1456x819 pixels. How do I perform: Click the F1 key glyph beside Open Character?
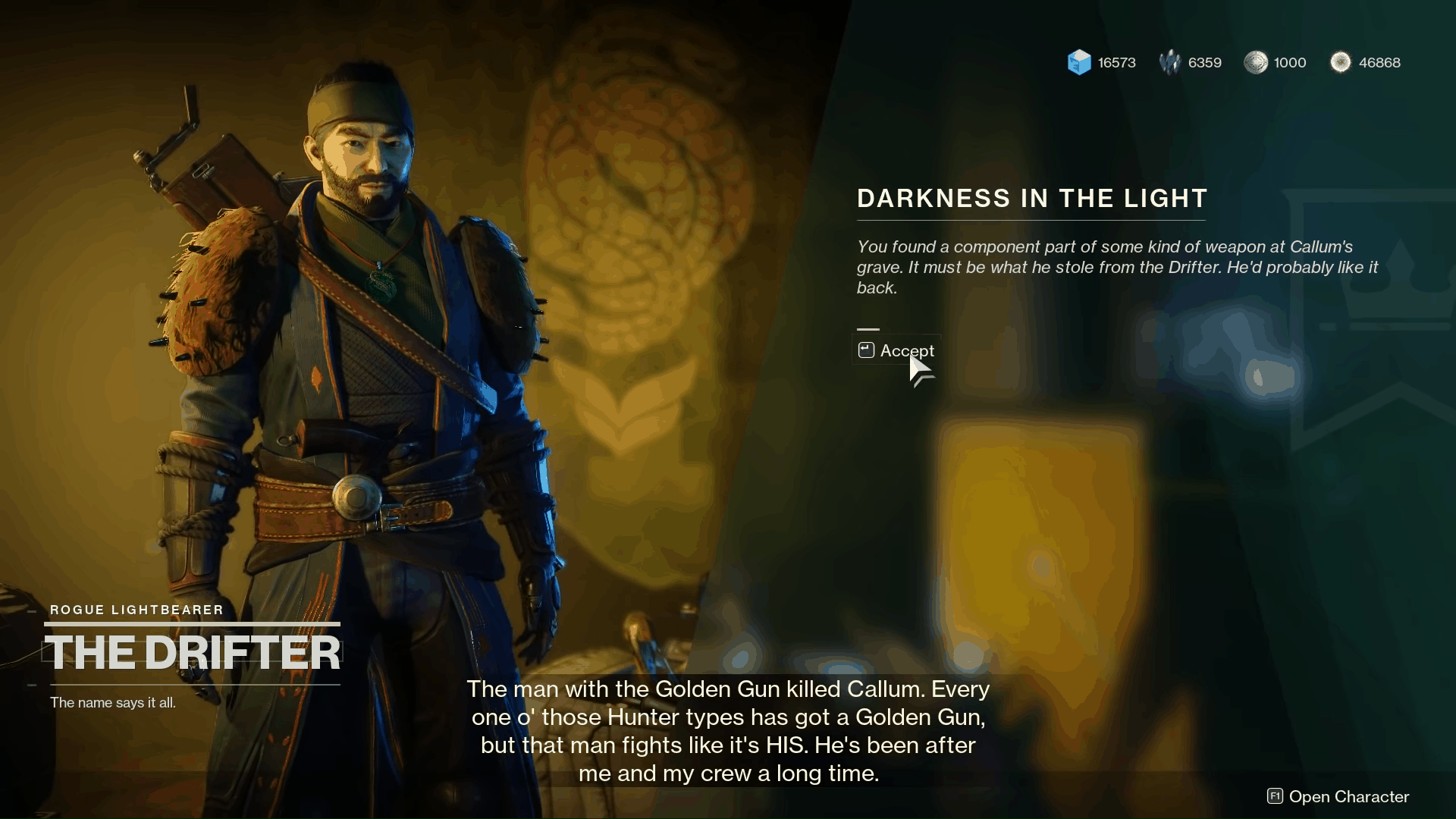pyautogui.click(x=1273, y=797)
